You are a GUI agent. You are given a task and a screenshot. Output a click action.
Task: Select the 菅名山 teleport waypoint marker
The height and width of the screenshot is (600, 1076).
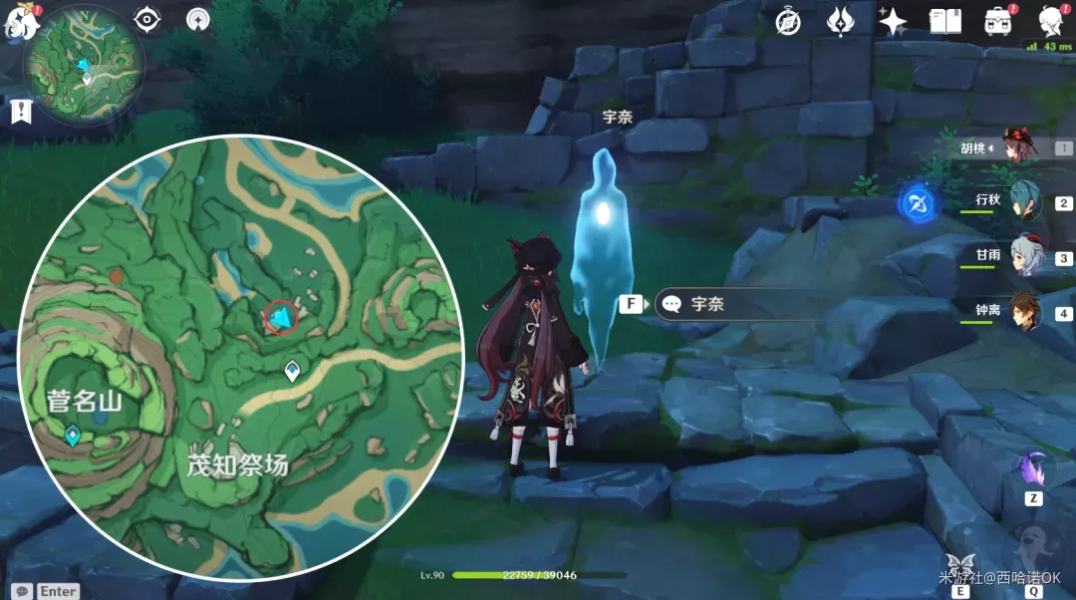pyautogui.click(x=72, y=435)
